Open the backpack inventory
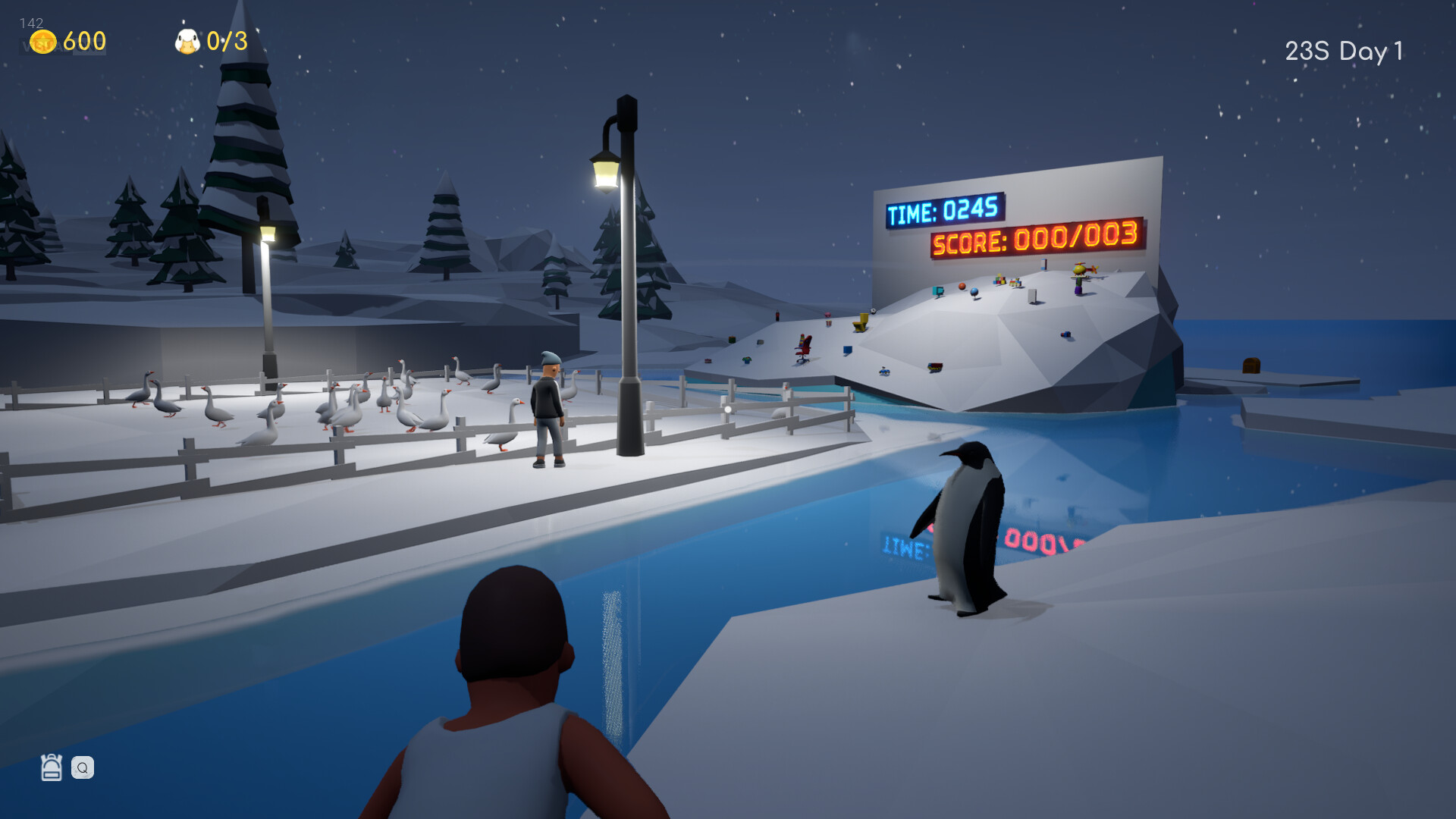The image size is (1456, 819). click(50, 768)
